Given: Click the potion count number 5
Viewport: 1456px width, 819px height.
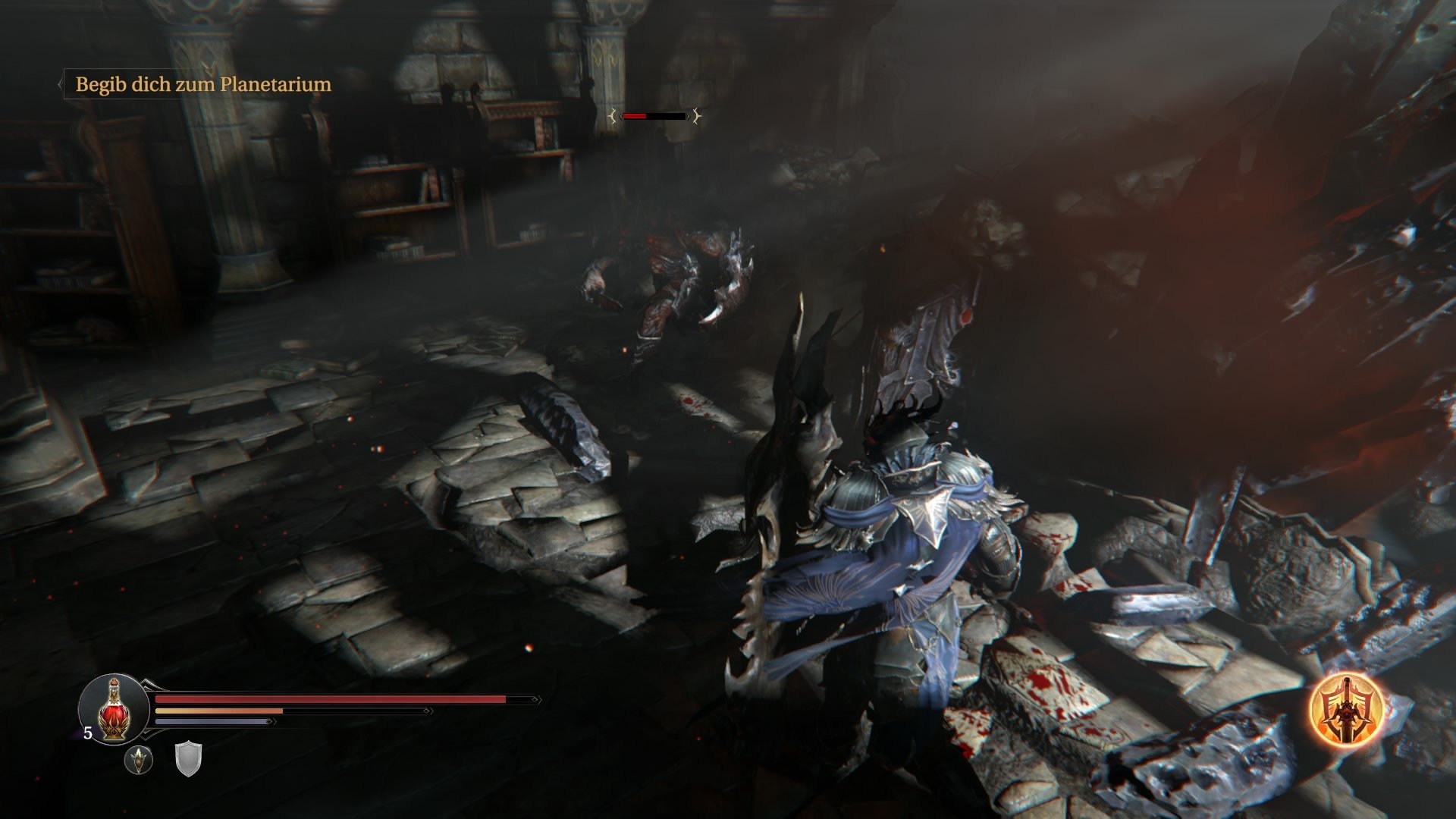Looking at the screenshot, I should click(87, 733).
